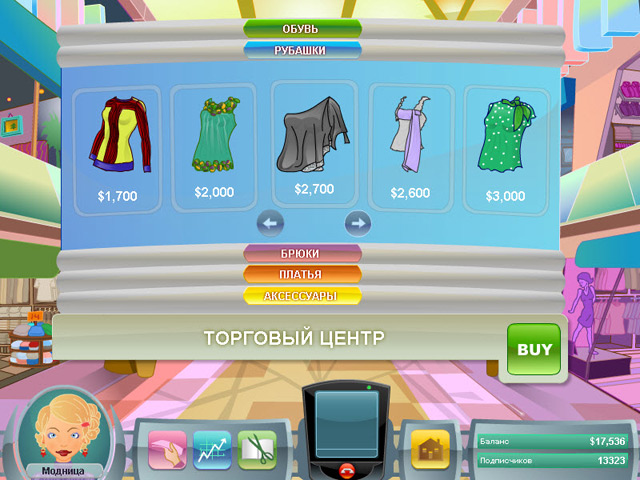Open the statistics chart icon

pyautogui.click(x=212, y=449)
